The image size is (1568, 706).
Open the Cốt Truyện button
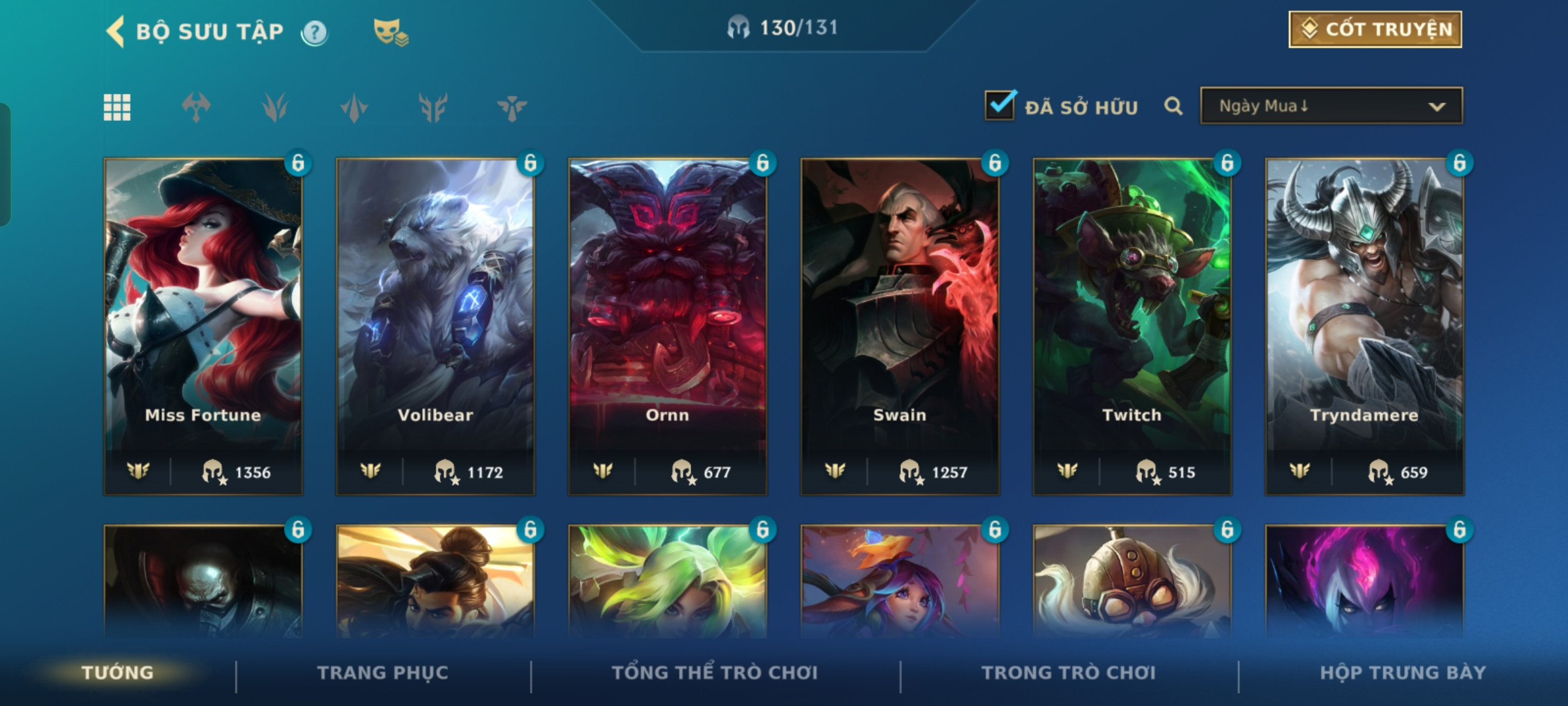[1375, 29]
